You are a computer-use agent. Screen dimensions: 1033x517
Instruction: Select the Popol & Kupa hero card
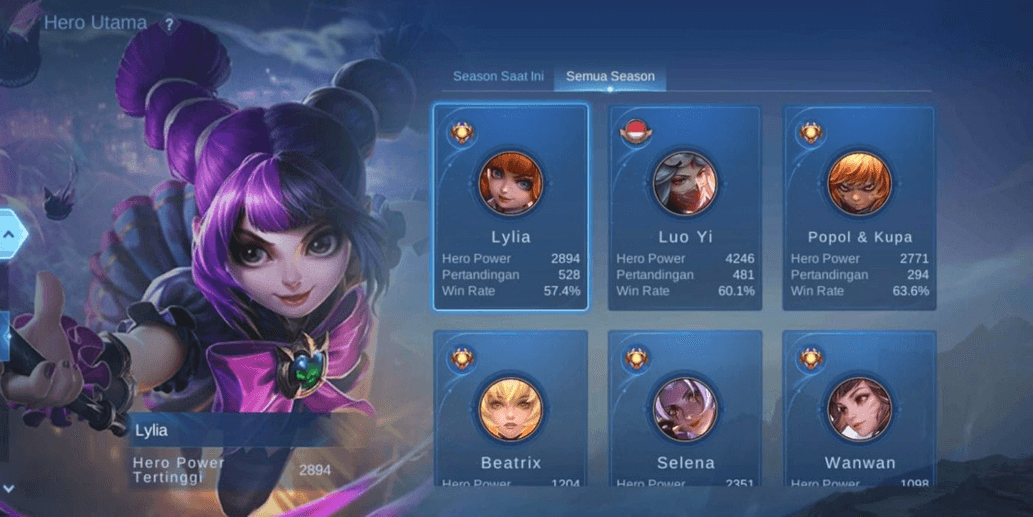click(x=859, y=207)
